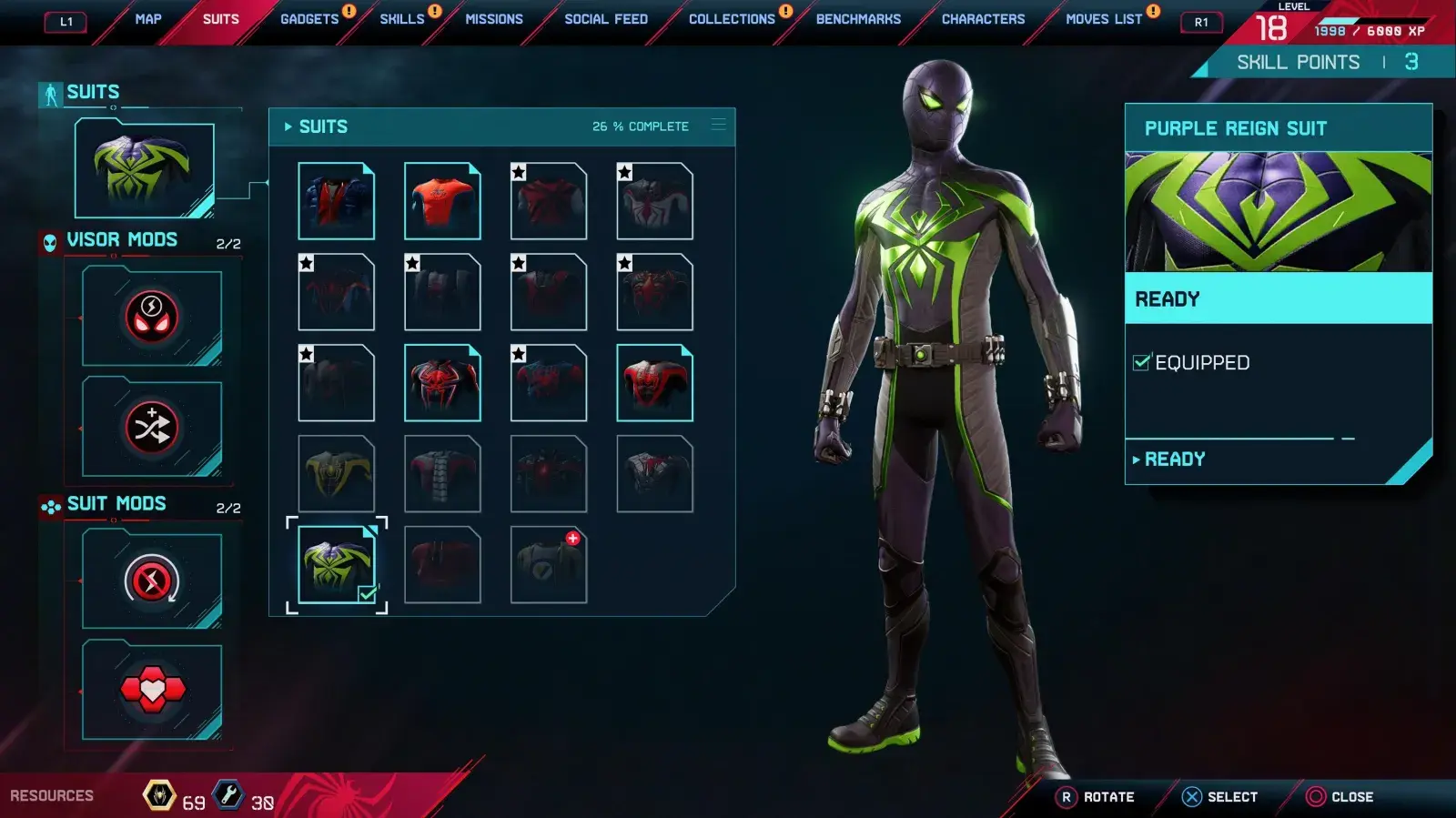This screenshot has height=818, width=1456.
Task: Open the shuffle arrows visor mod slot
Action: pos(152,428)
